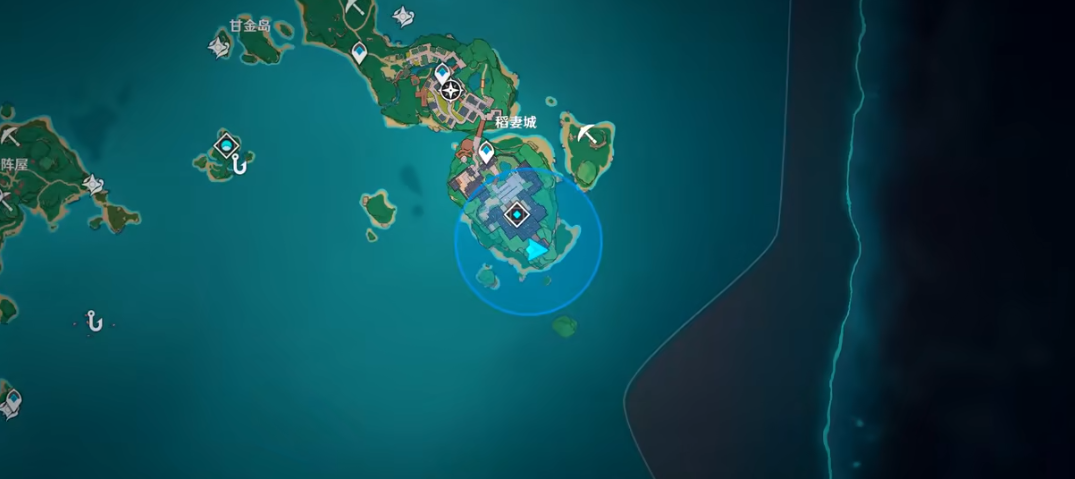
Task: Select the 稻妻城 city label
Action: (x=516, y=122)
